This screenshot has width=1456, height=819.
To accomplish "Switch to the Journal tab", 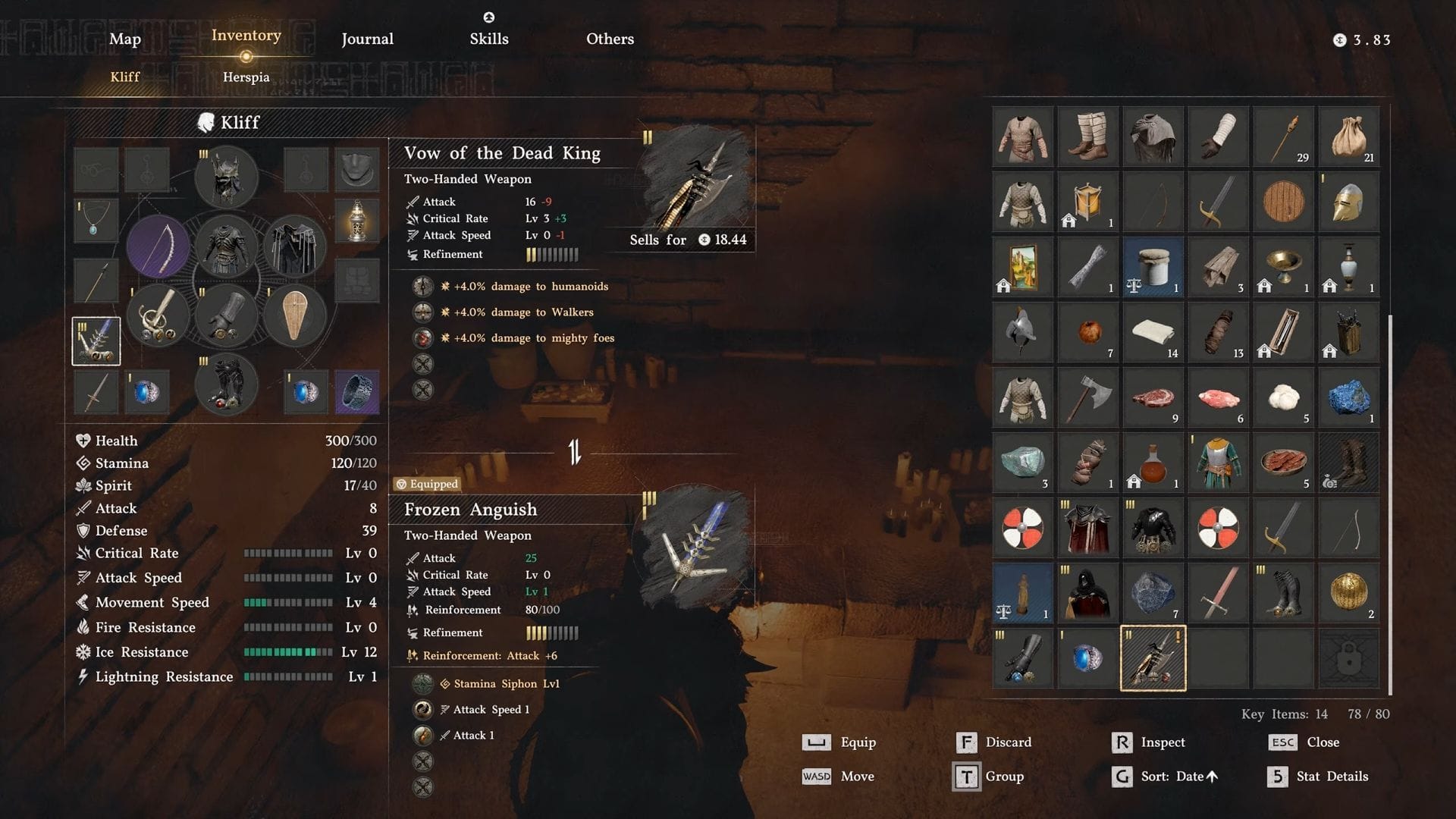I will pos(367,39).
